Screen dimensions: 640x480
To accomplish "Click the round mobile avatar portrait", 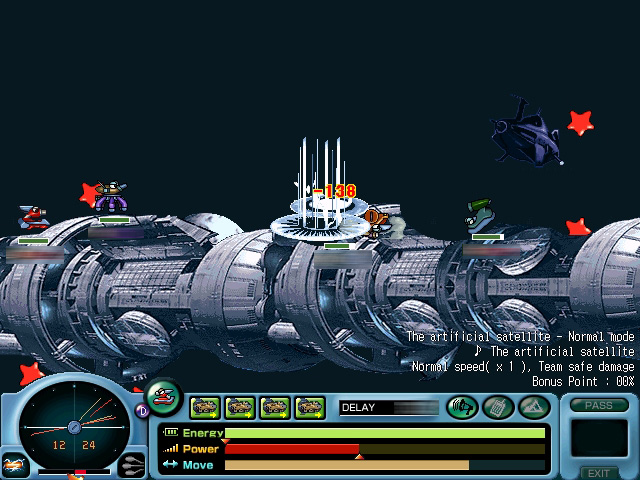I will pyautogui.click(x=164, y=397).
